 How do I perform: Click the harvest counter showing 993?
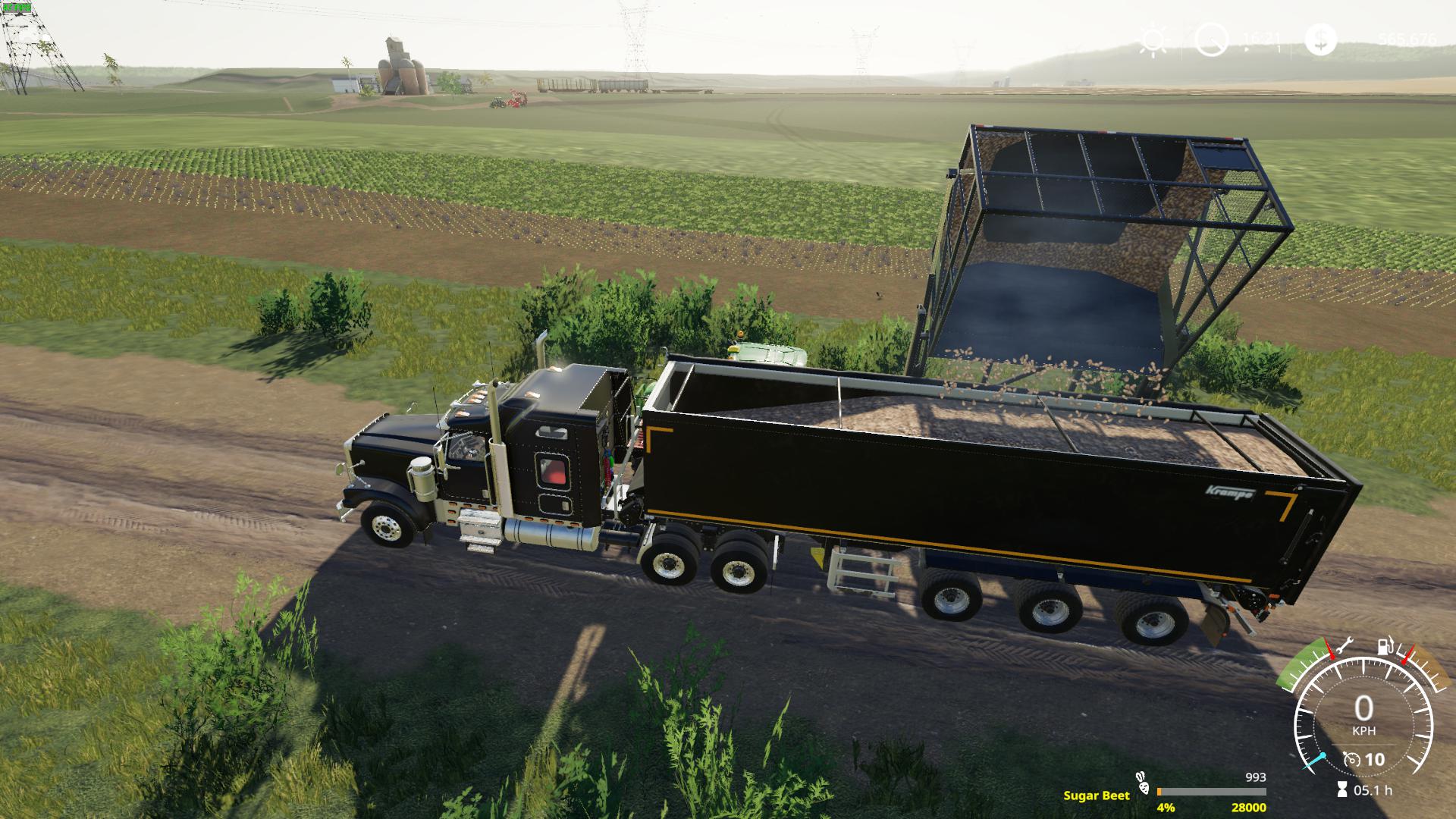pos(1256,777)
